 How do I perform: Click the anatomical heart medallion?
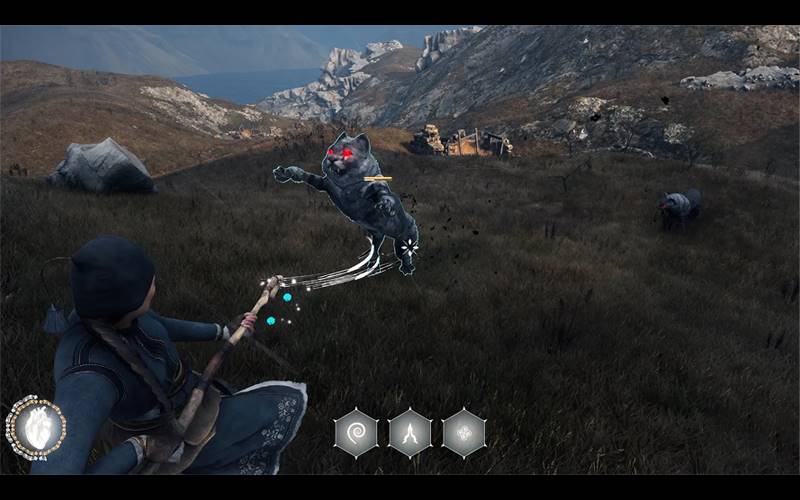coord(36,428)
